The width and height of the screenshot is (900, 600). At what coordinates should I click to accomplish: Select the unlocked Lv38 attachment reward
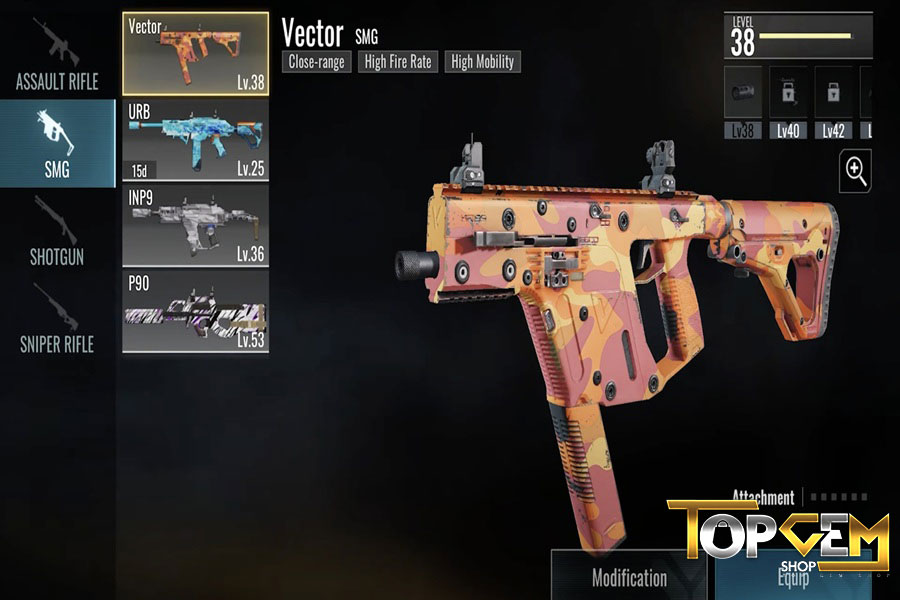[x=742, y=102]
